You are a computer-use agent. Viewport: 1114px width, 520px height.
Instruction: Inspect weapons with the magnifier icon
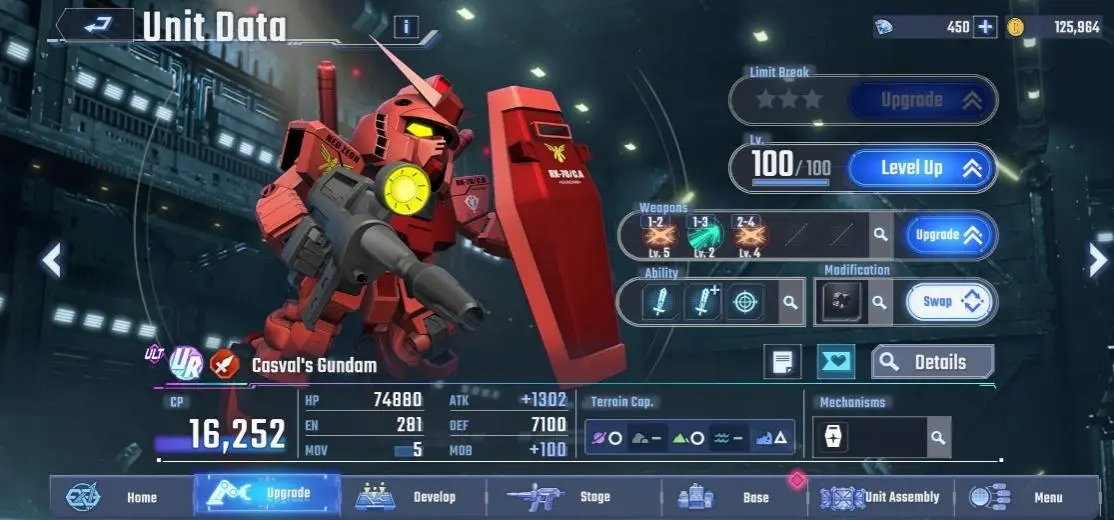[880, 235]
